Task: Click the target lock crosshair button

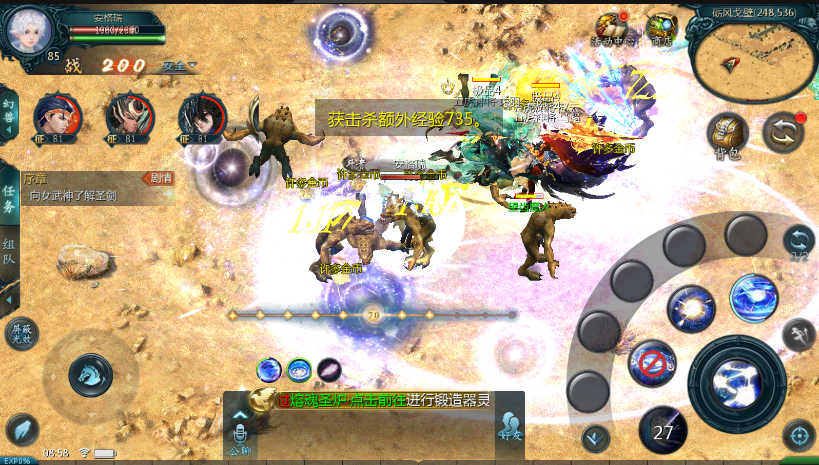Action: (x=797, y=434)
